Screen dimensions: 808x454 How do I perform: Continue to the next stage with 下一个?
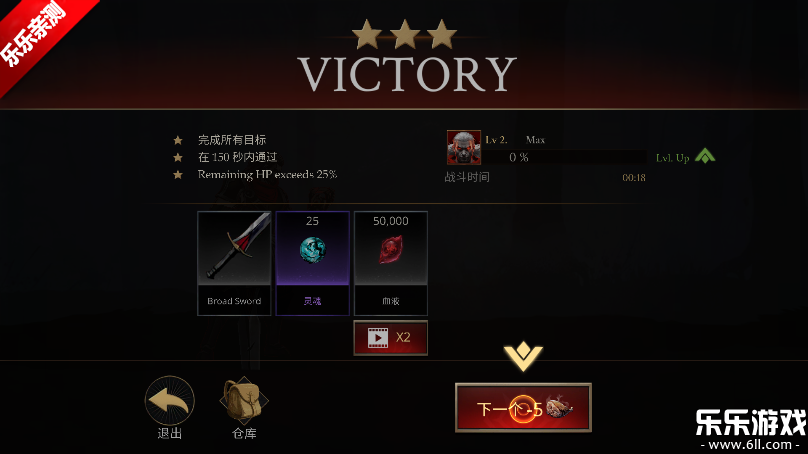(522, 408)
